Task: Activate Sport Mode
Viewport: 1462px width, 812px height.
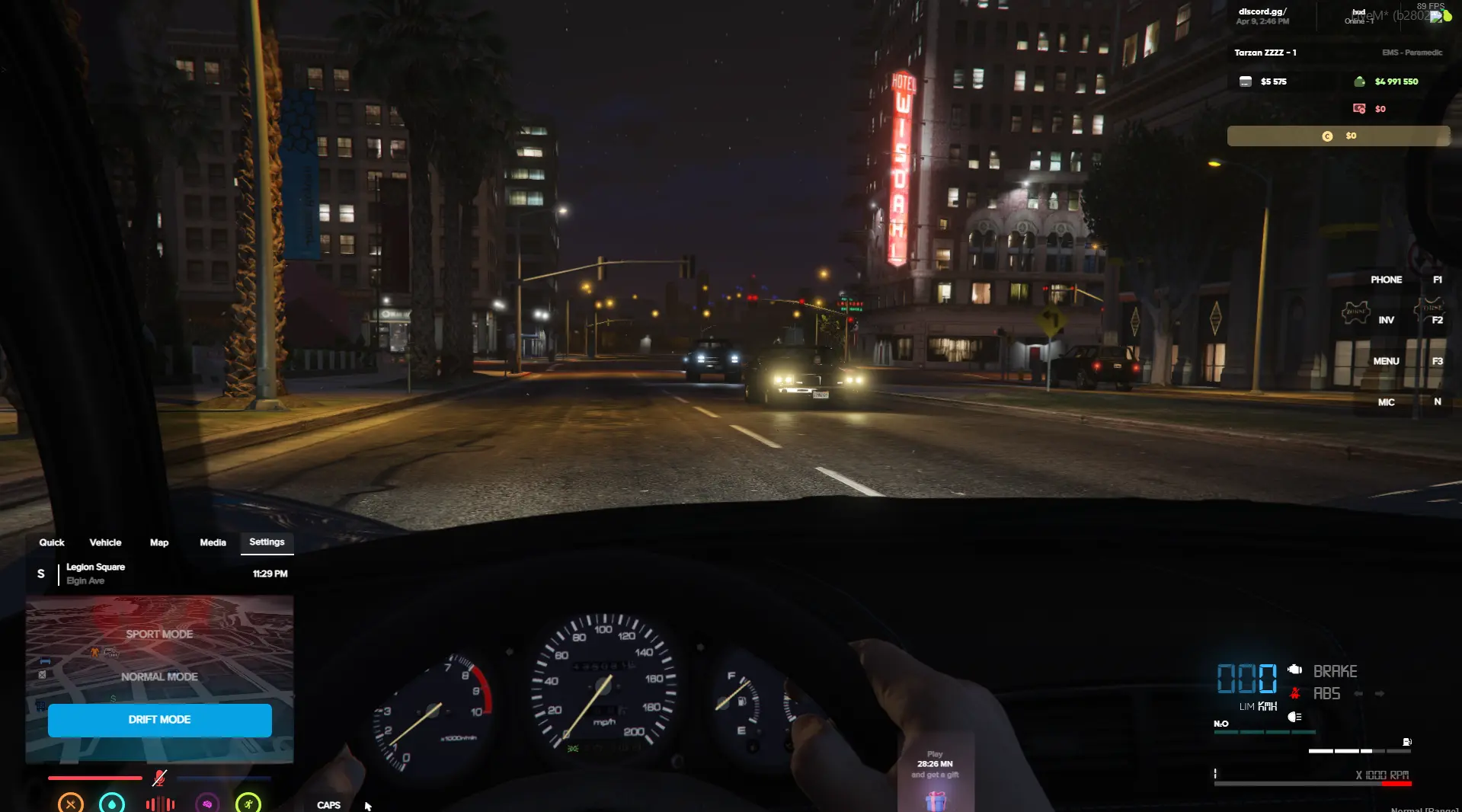Action: tap(159, 634)
